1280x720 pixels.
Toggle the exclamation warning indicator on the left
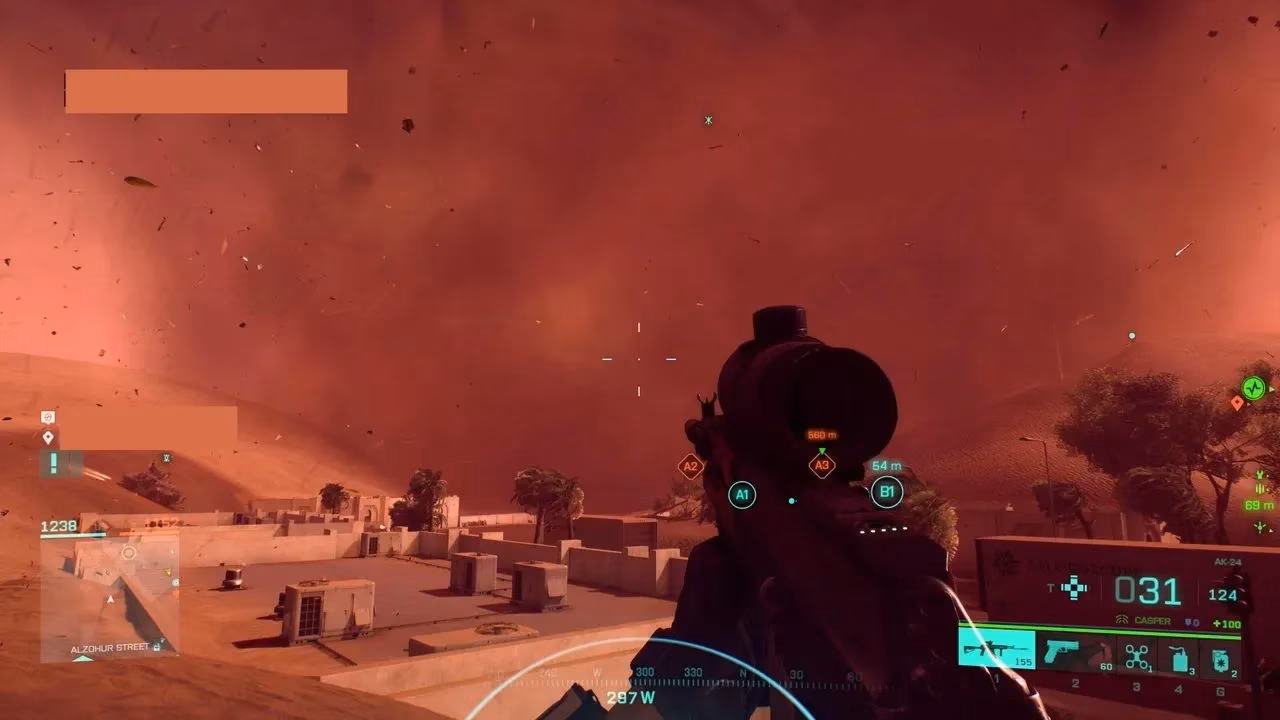click(x=52, y=462)
